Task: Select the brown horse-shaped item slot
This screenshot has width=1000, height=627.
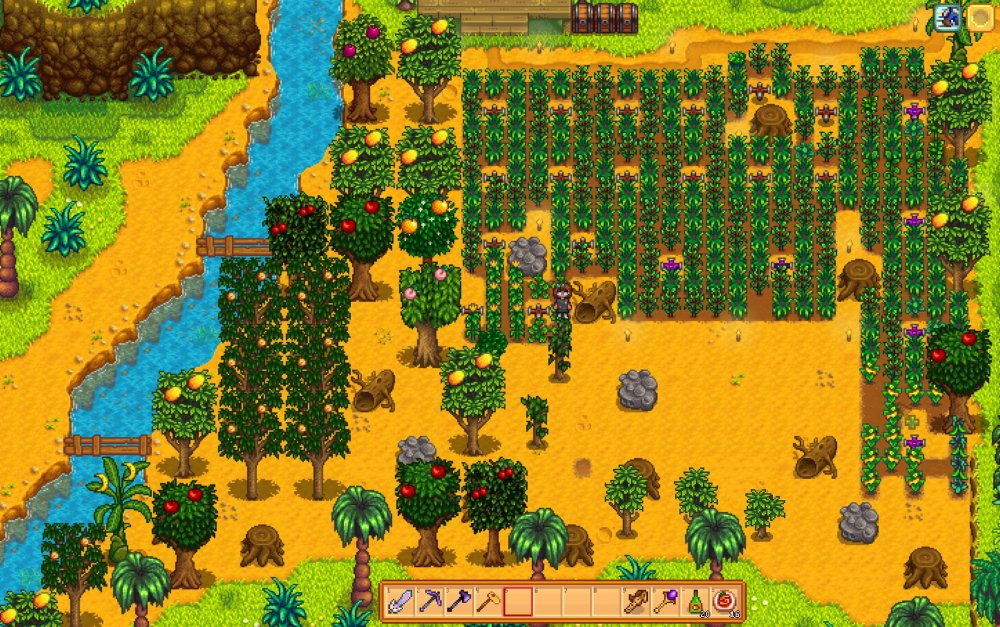Action: [x=636, y=601]
